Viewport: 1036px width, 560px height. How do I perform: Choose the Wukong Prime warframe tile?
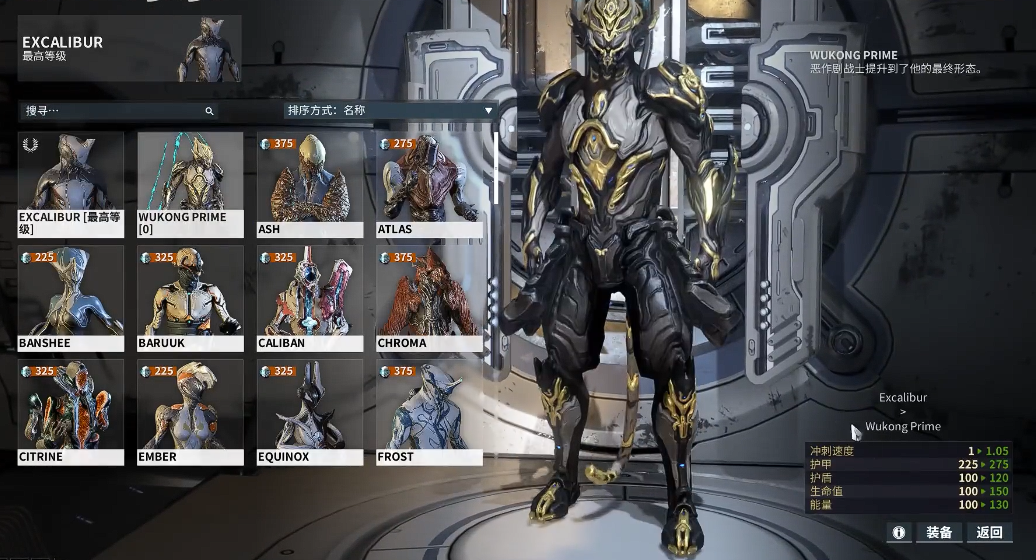[190, 185]
